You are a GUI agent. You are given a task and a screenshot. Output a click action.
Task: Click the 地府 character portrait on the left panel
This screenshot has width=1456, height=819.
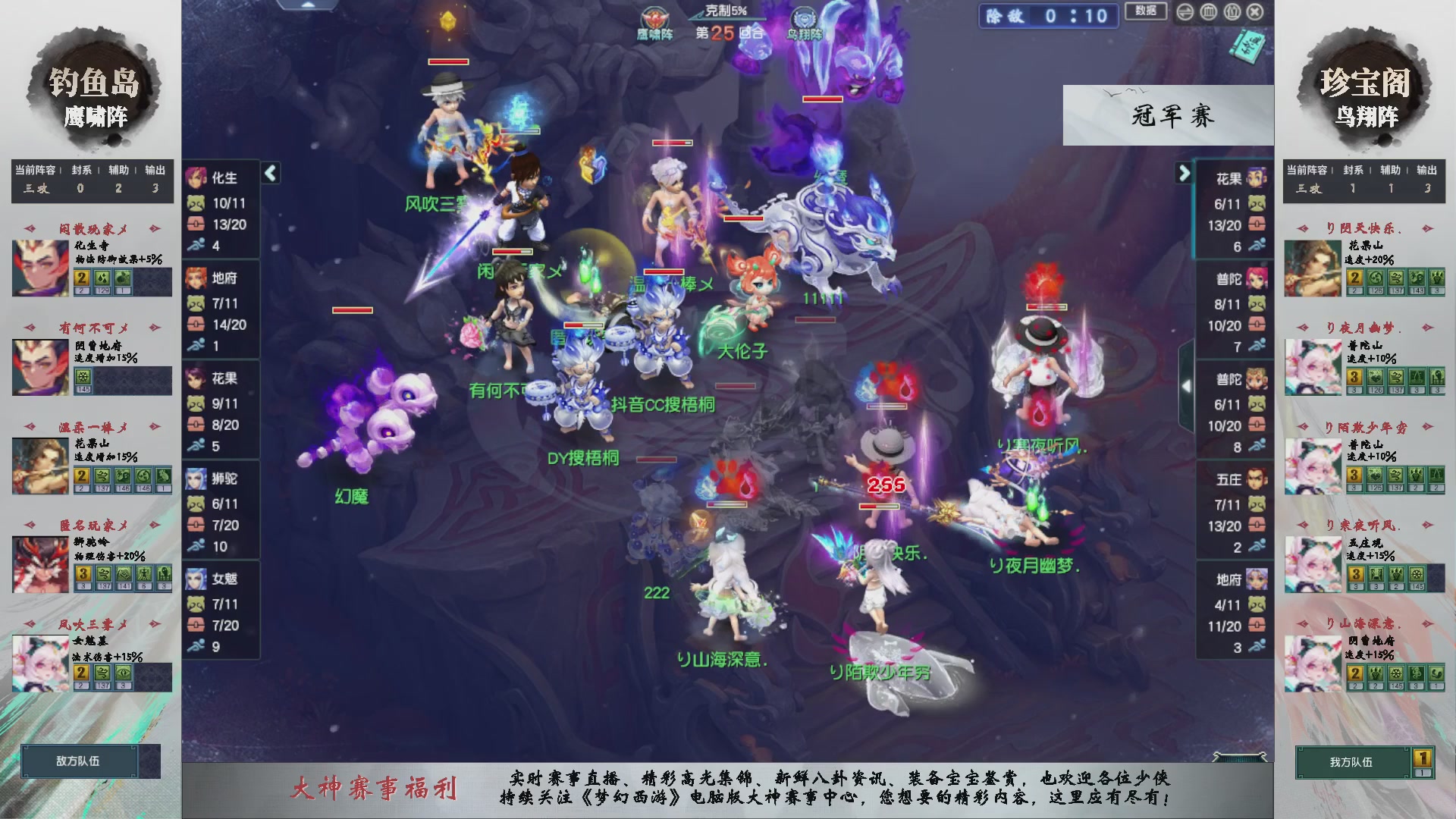[x=198, y=279]
